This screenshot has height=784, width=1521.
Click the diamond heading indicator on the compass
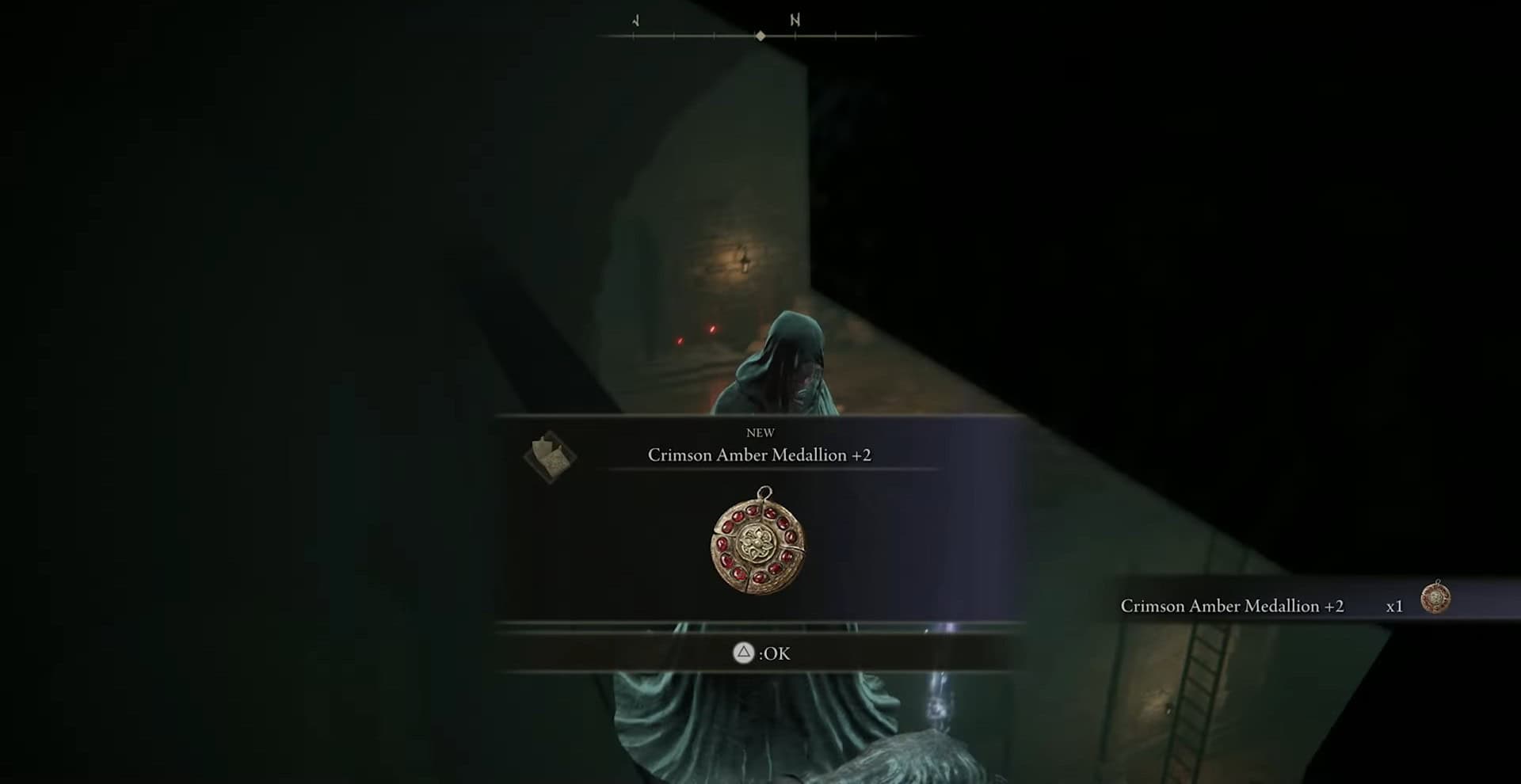click(759, 35)
